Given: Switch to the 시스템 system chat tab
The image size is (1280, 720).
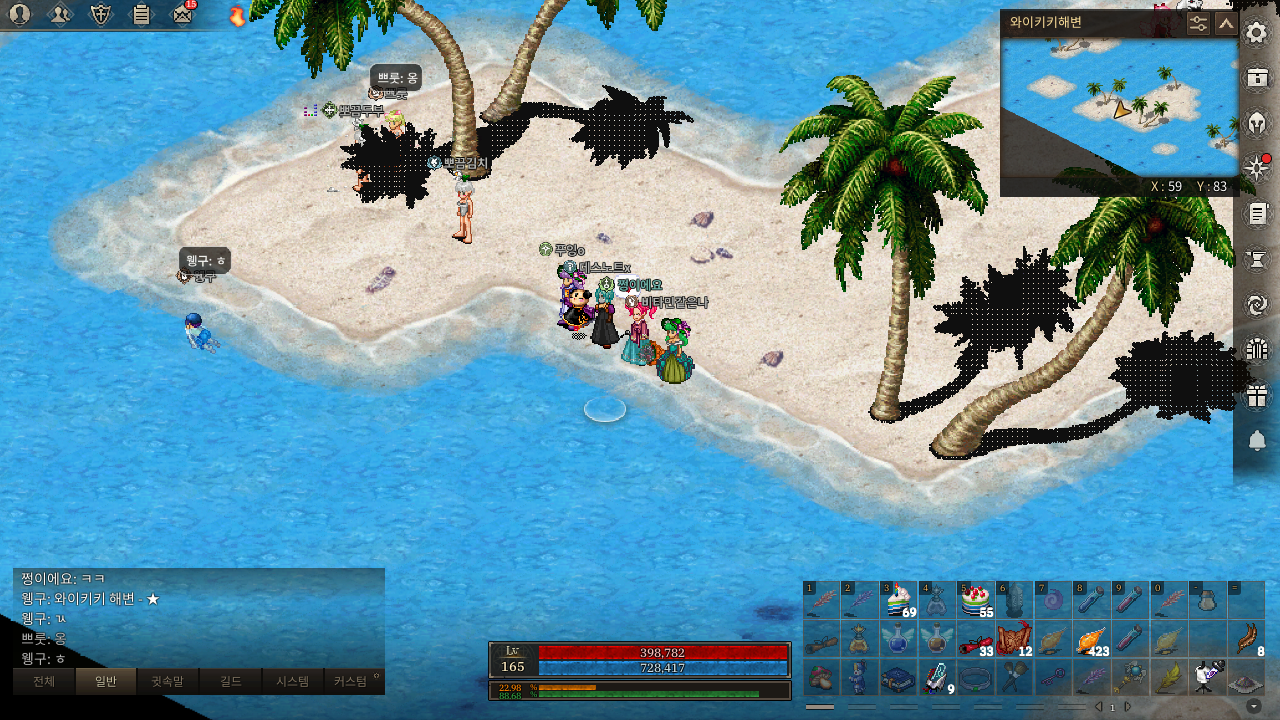Looking at the screenshot, I should pos(292,682).
